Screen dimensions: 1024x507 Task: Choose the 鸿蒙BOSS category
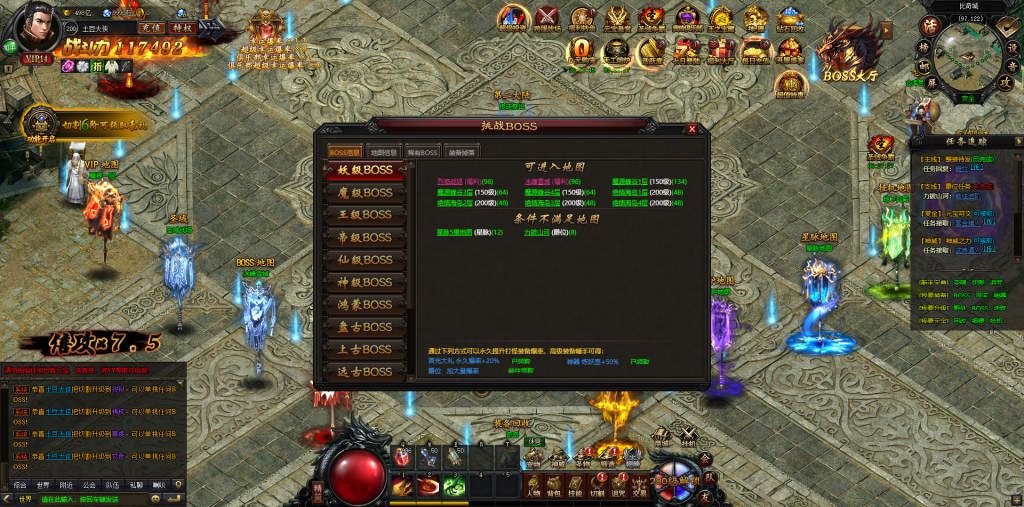click(x=364, y=304)
